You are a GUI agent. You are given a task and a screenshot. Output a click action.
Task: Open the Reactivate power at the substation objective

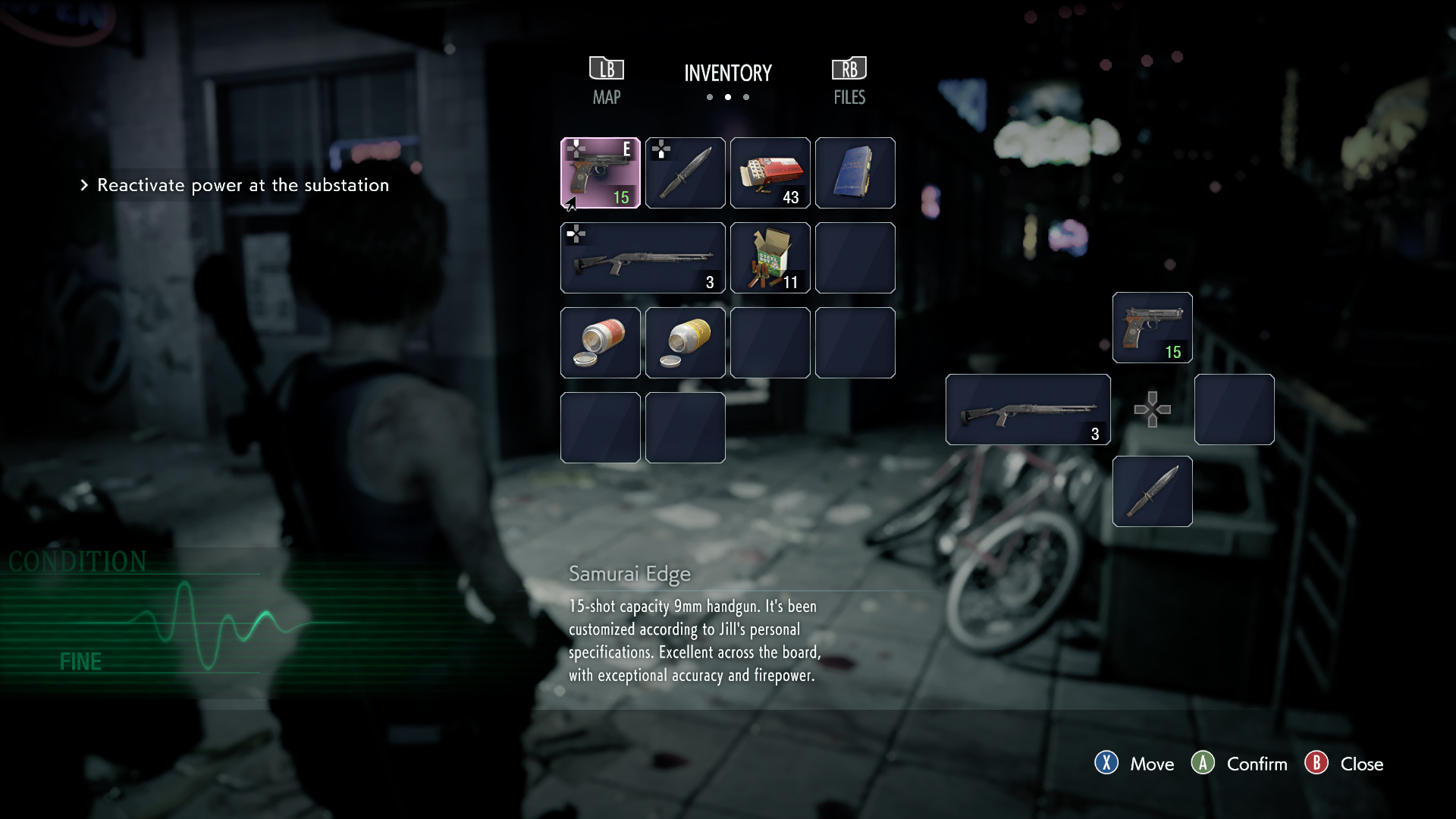[x=241, y=185]
